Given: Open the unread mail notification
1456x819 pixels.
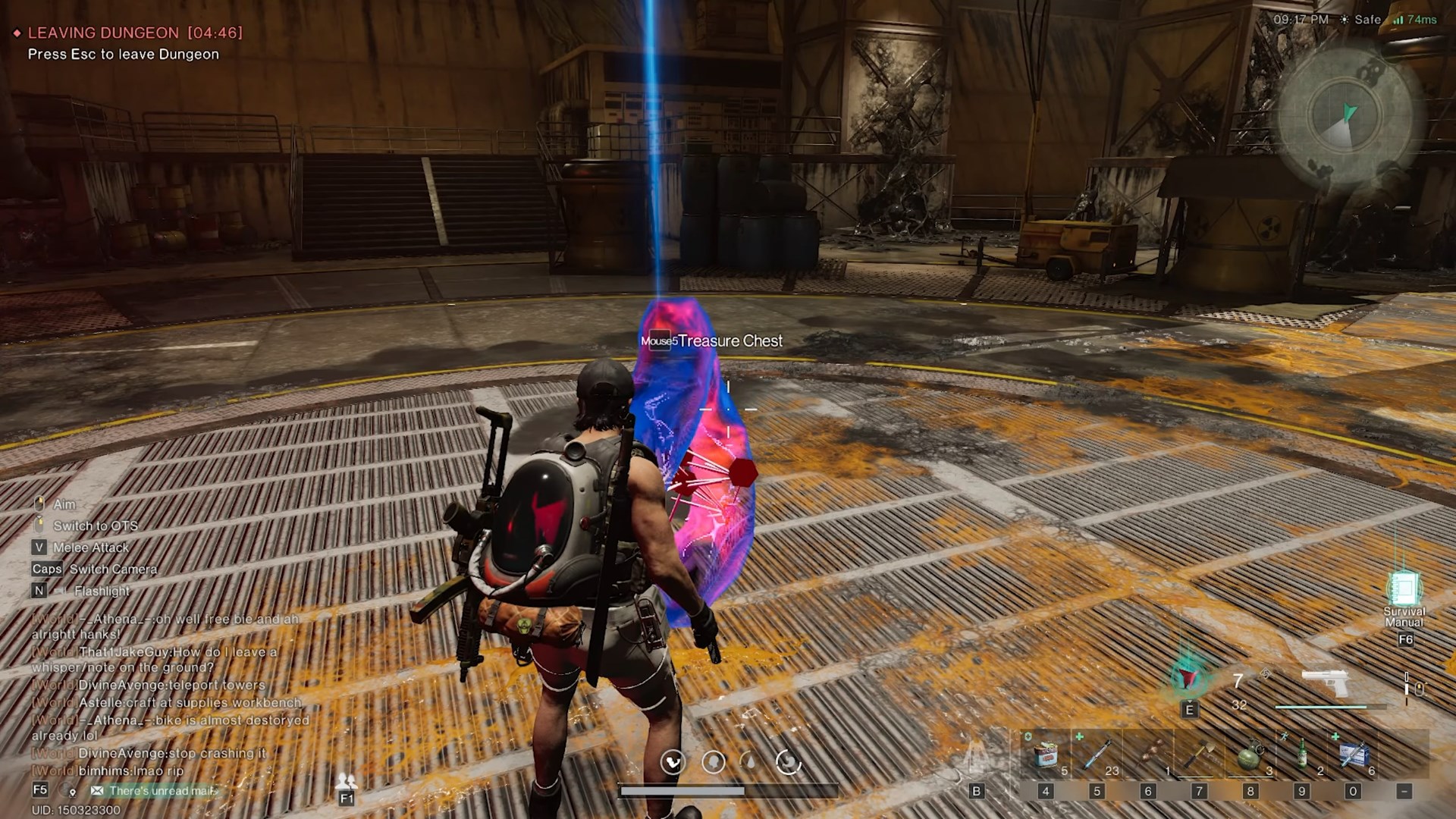Looking at the screenshot, I should (x=155, y=791).
